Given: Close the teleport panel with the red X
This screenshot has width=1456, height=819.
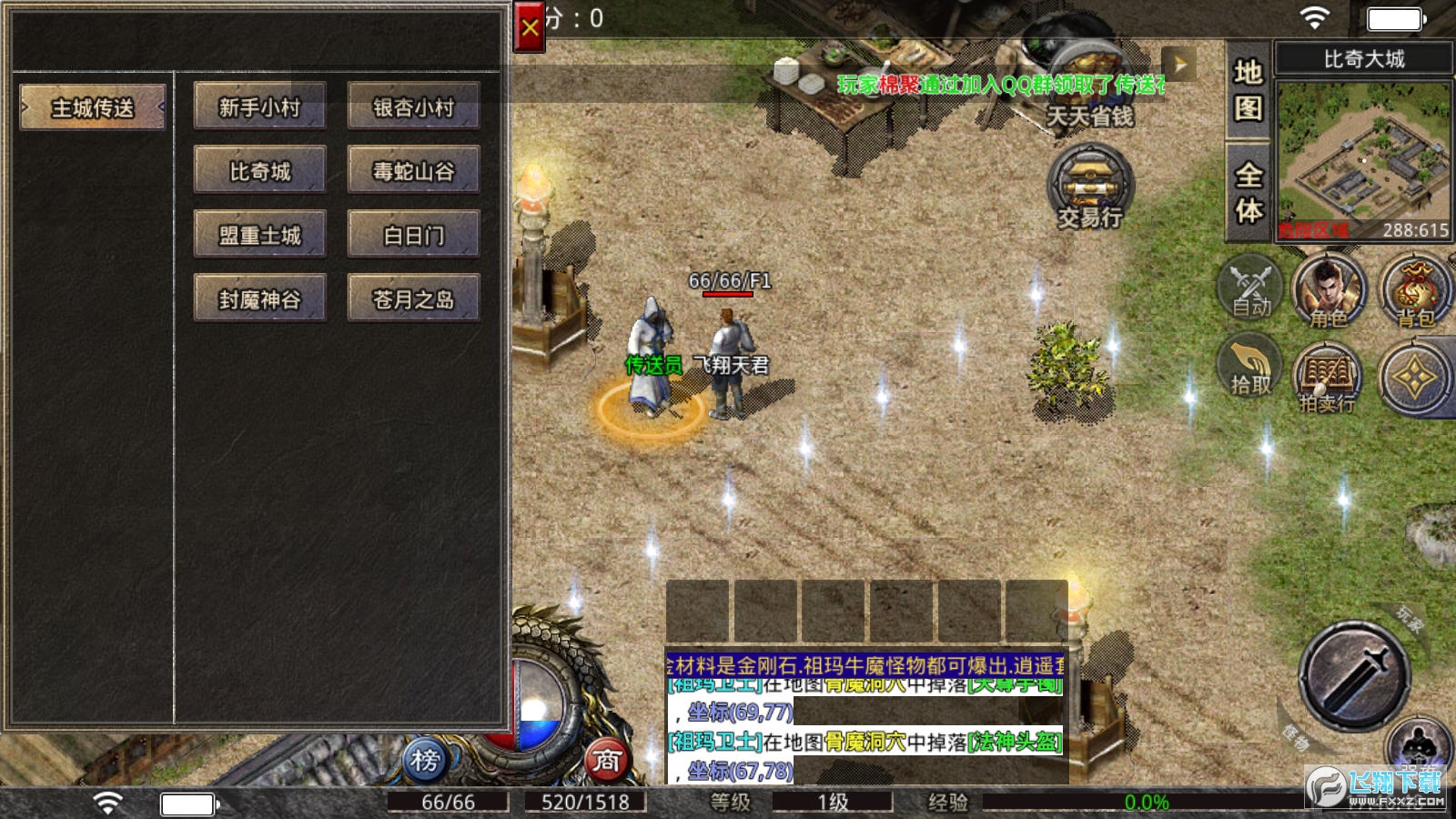Looking at the screenshot, I should (529, 28).
